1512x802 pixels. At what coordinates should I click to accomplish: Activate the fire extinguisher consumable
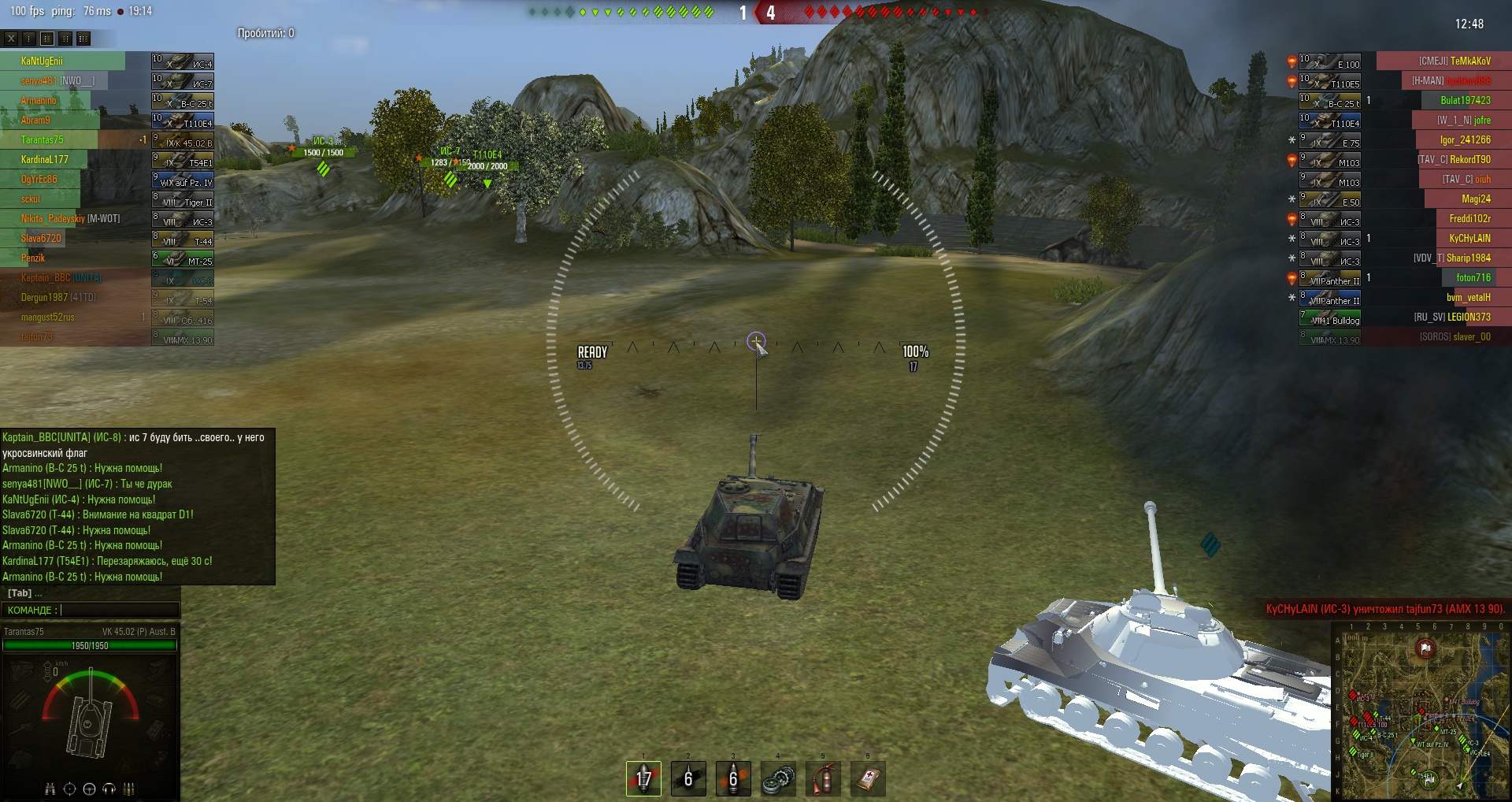point(823,778)
